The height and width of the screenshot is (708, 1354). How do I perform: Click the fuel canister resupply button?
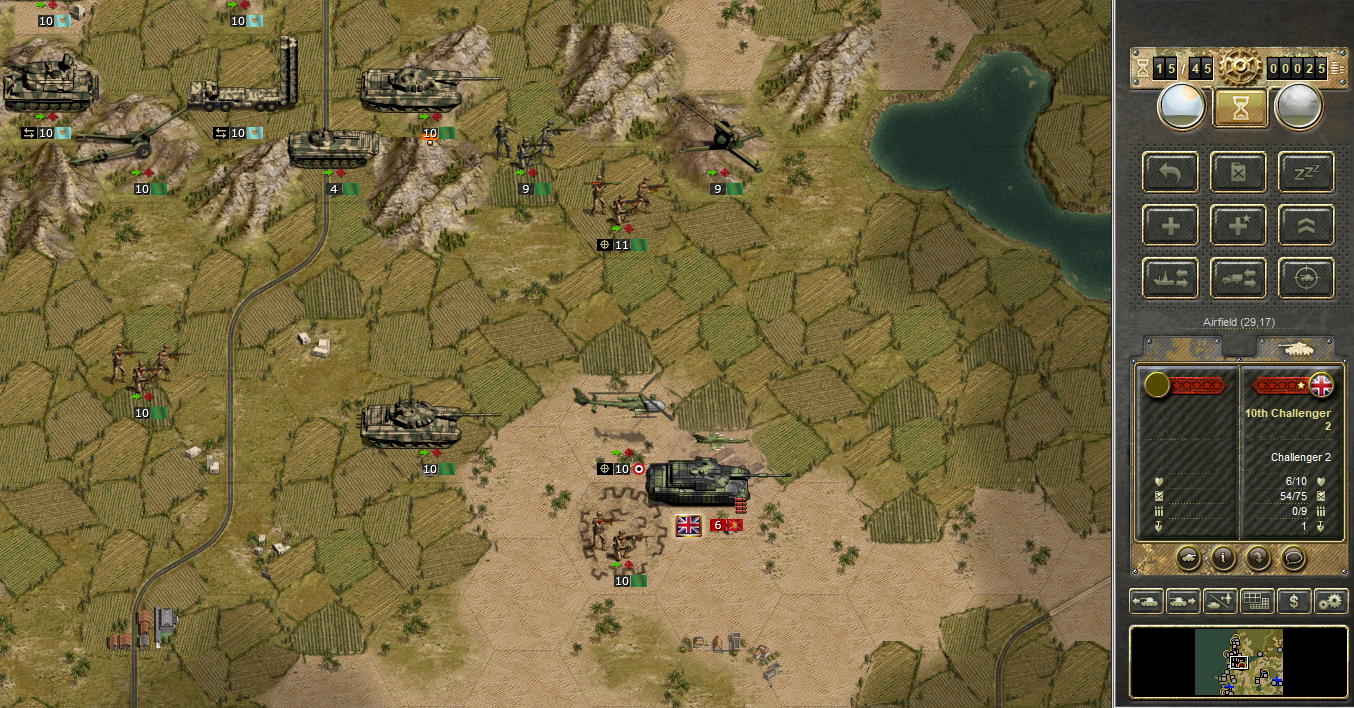(x=1238, y=172)
